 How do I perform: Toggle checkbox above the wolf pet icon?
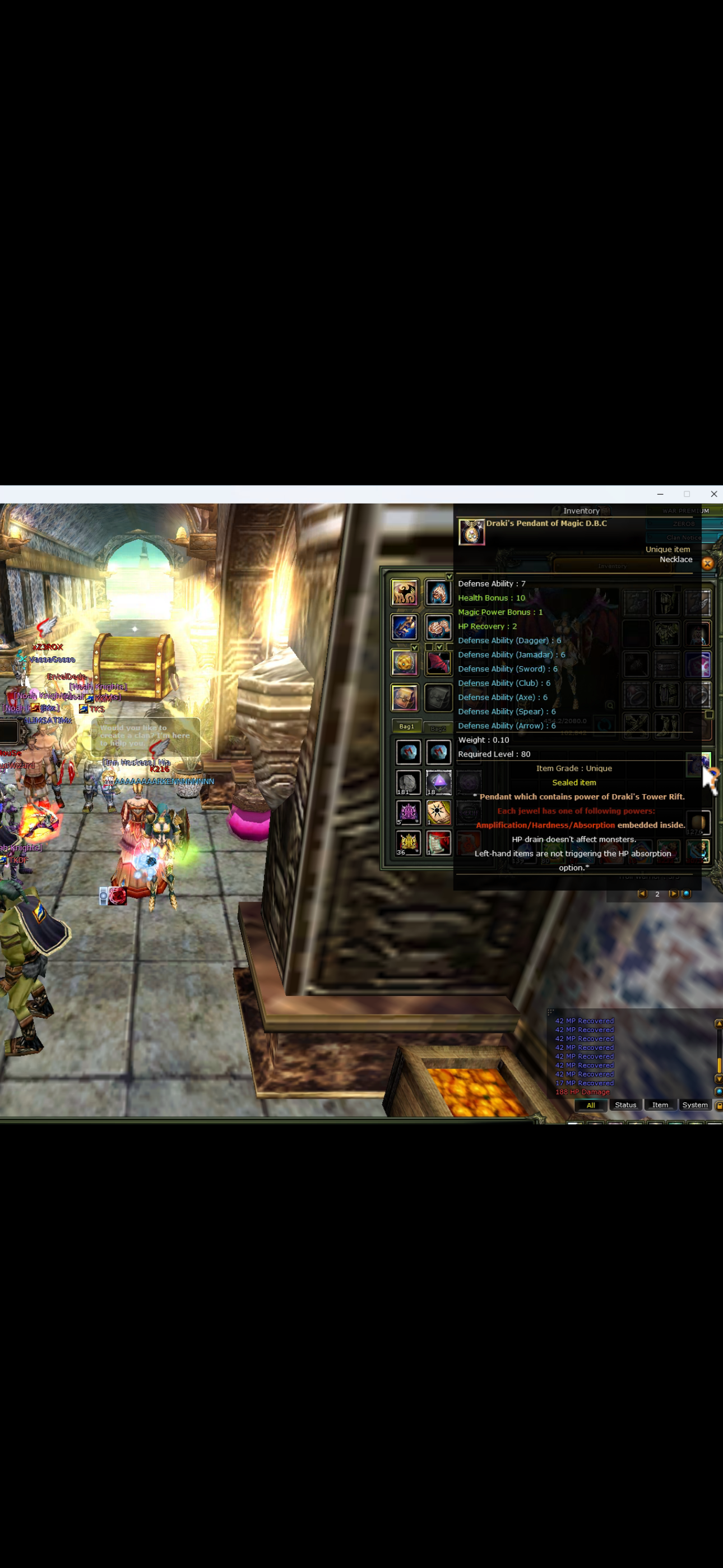[448, 577]
